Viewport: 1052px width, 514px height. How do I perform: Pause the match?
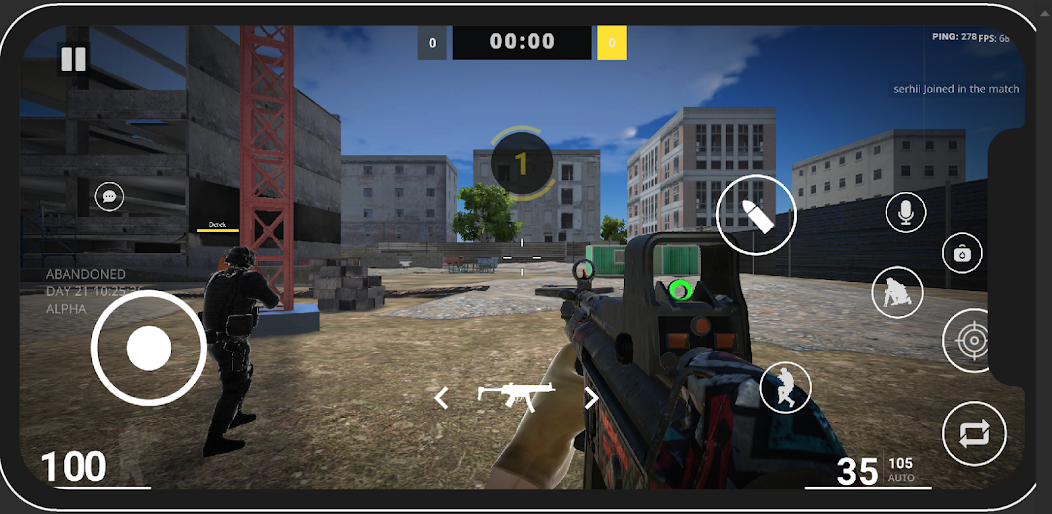pos(73,59)
